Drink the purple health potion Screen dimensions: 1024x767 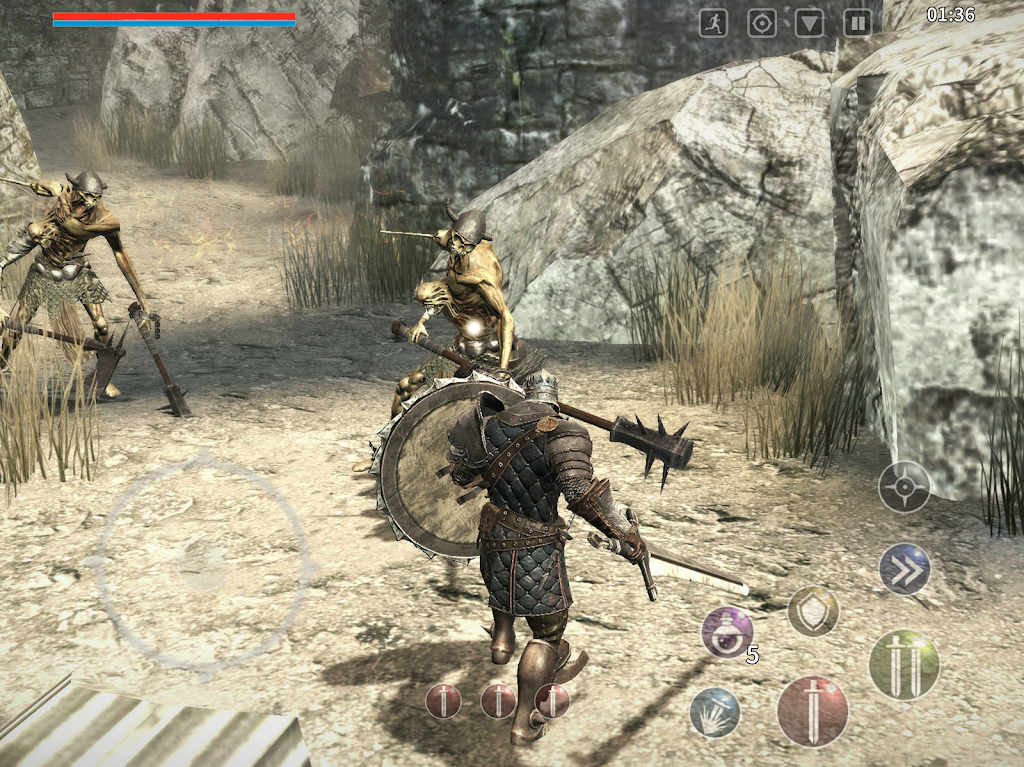tap(727, 632)
